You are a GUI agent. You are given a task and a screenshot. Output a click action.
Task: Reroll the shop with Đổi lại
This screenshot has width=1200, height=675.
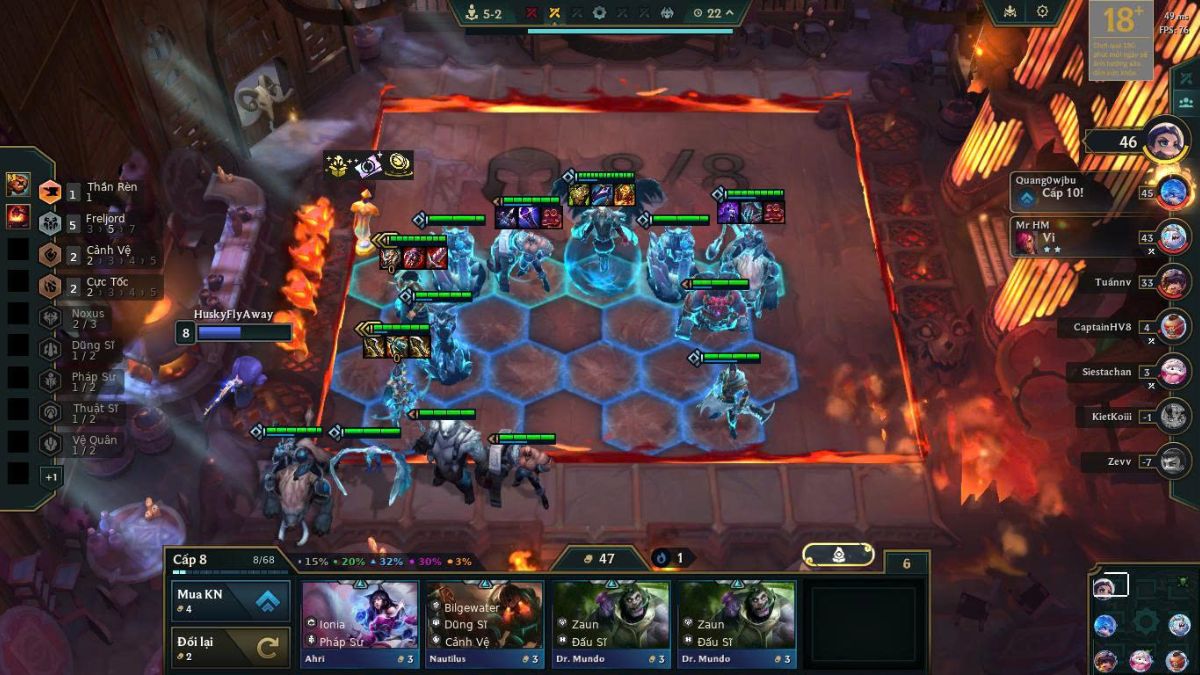tap(231, 647)
